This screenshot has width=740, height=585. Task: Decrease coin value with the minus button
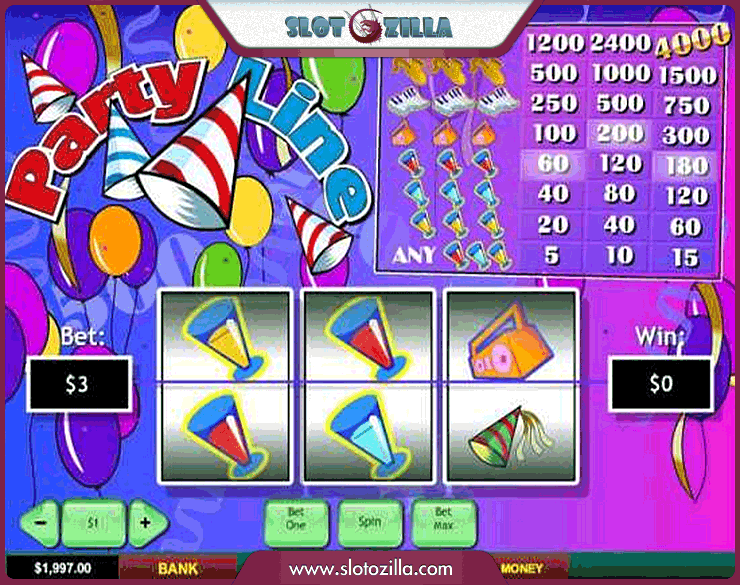click(41, 522)
